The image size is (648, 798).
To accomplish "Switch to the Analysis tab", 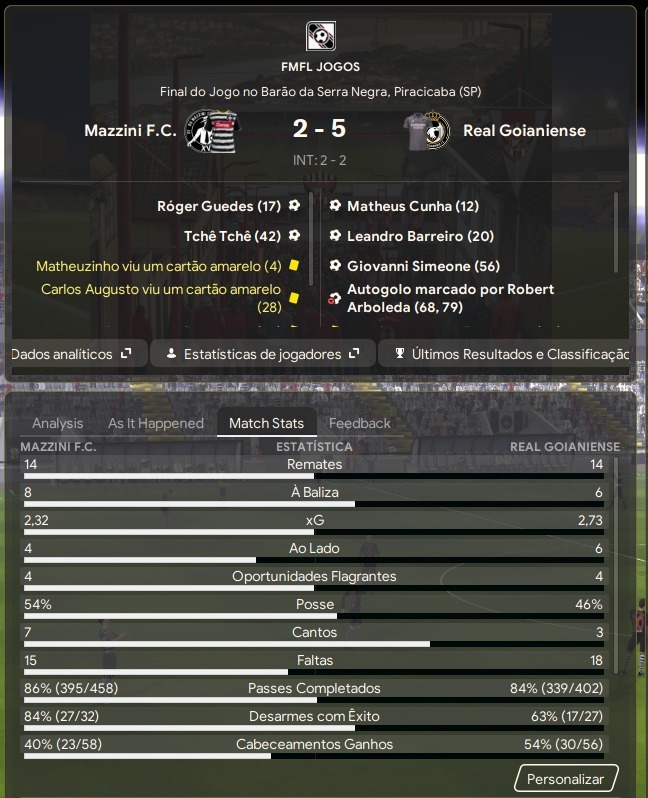I will [x=58, y=423].
